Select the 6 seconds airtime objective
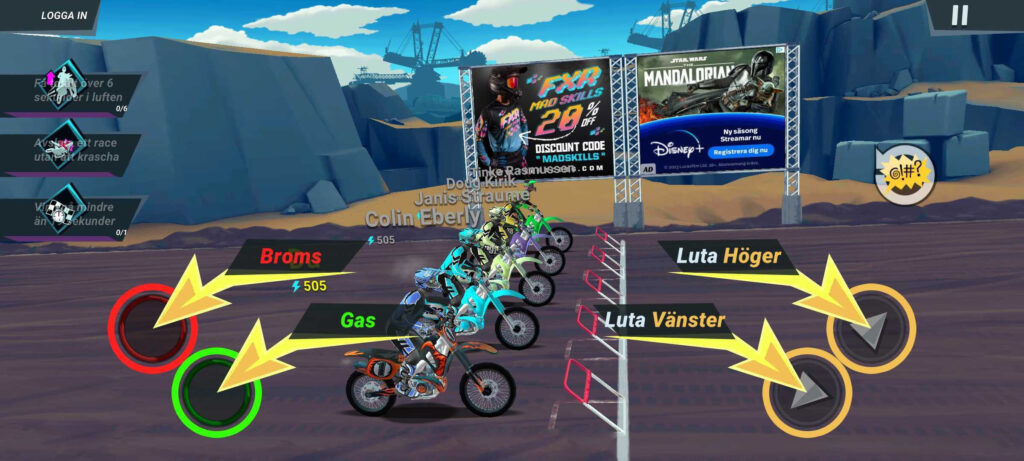Screen dimensions: 1024x461 [68, 96]
